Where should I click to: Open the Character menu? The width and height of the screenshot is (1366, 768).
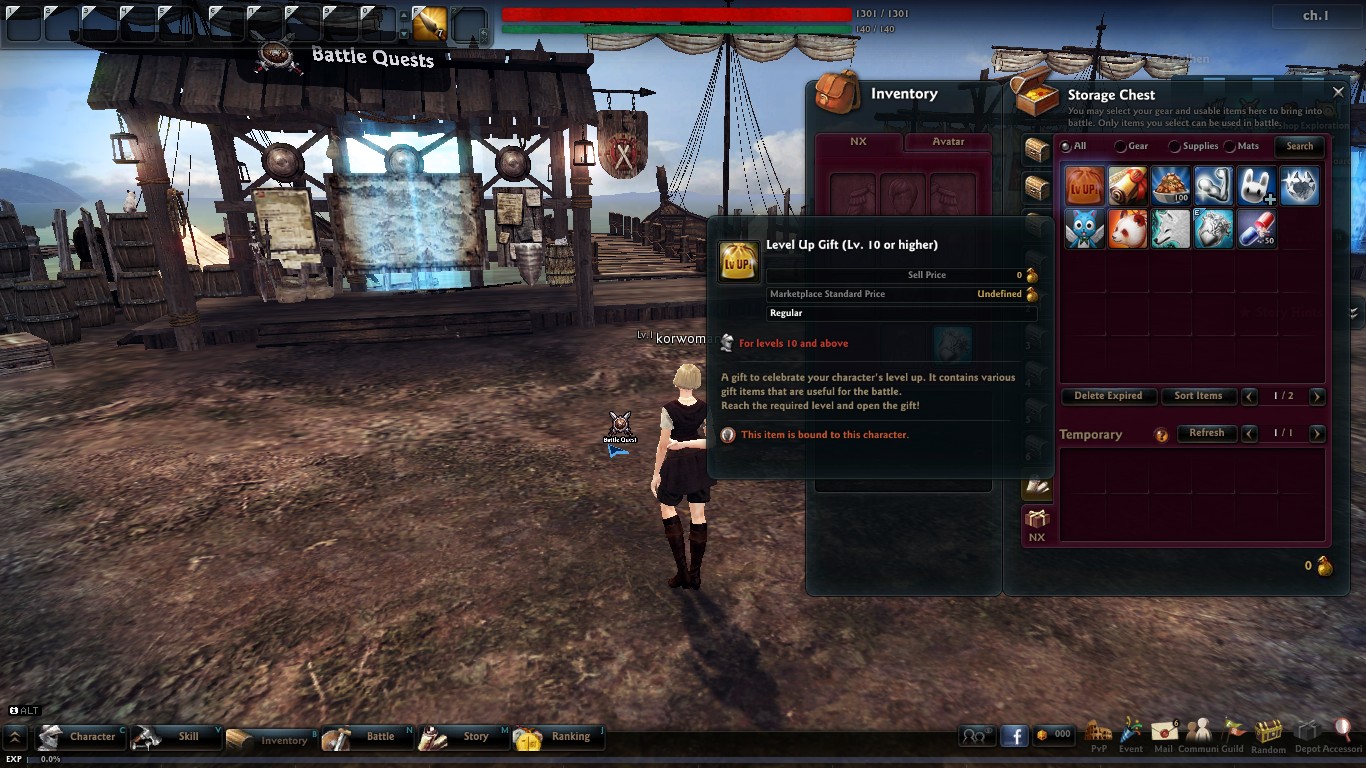82,737
